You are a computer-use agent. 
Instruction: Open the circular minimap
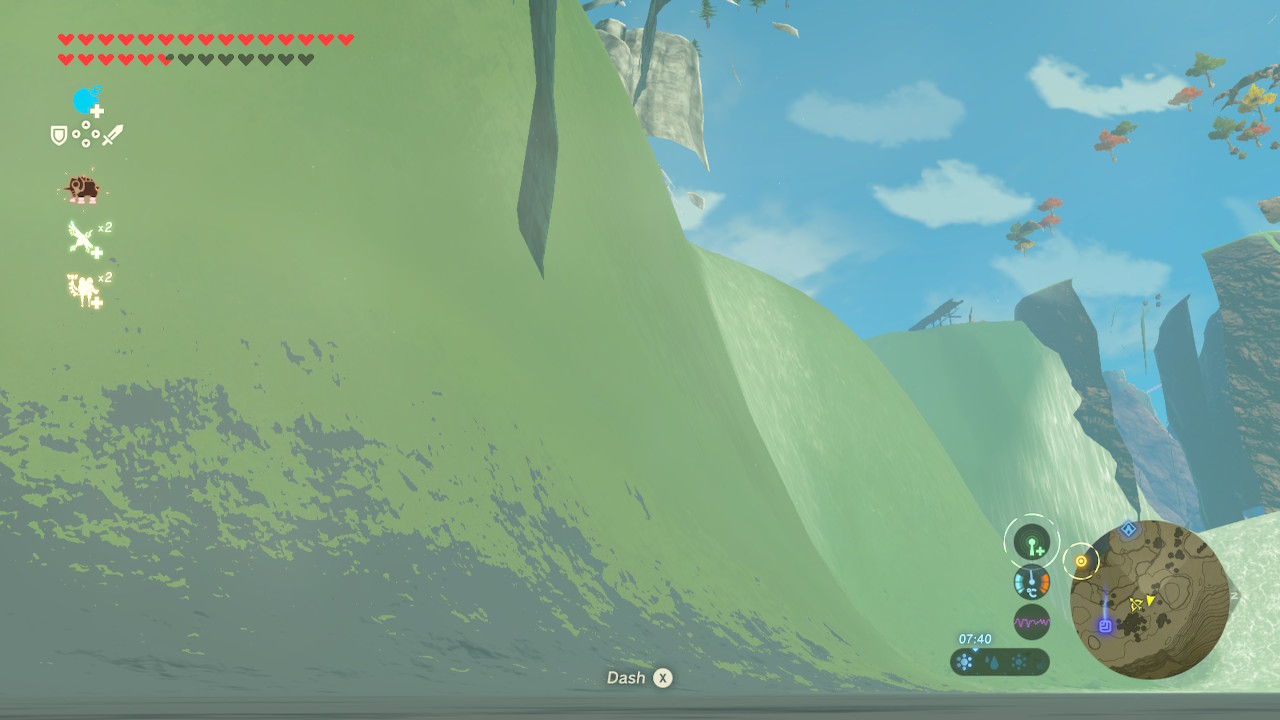1149,600
